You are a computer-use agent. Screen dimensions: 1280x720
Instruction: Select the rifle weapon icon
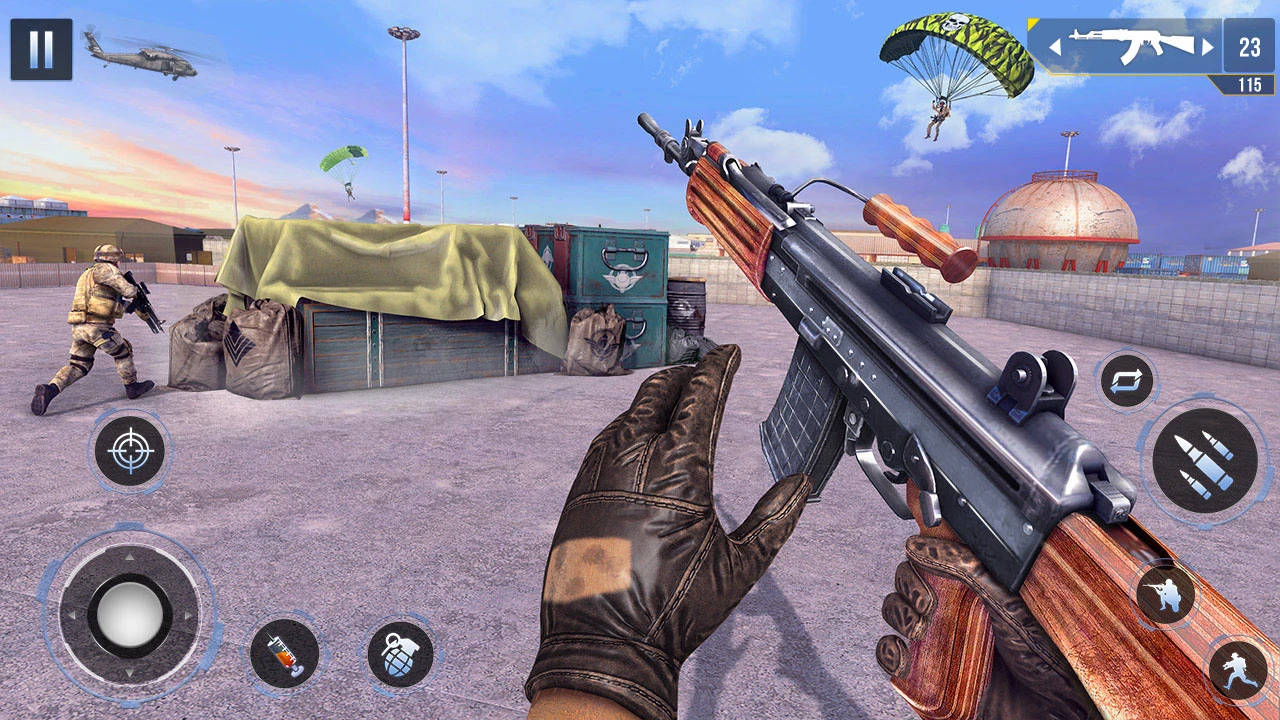(1130, 46)
